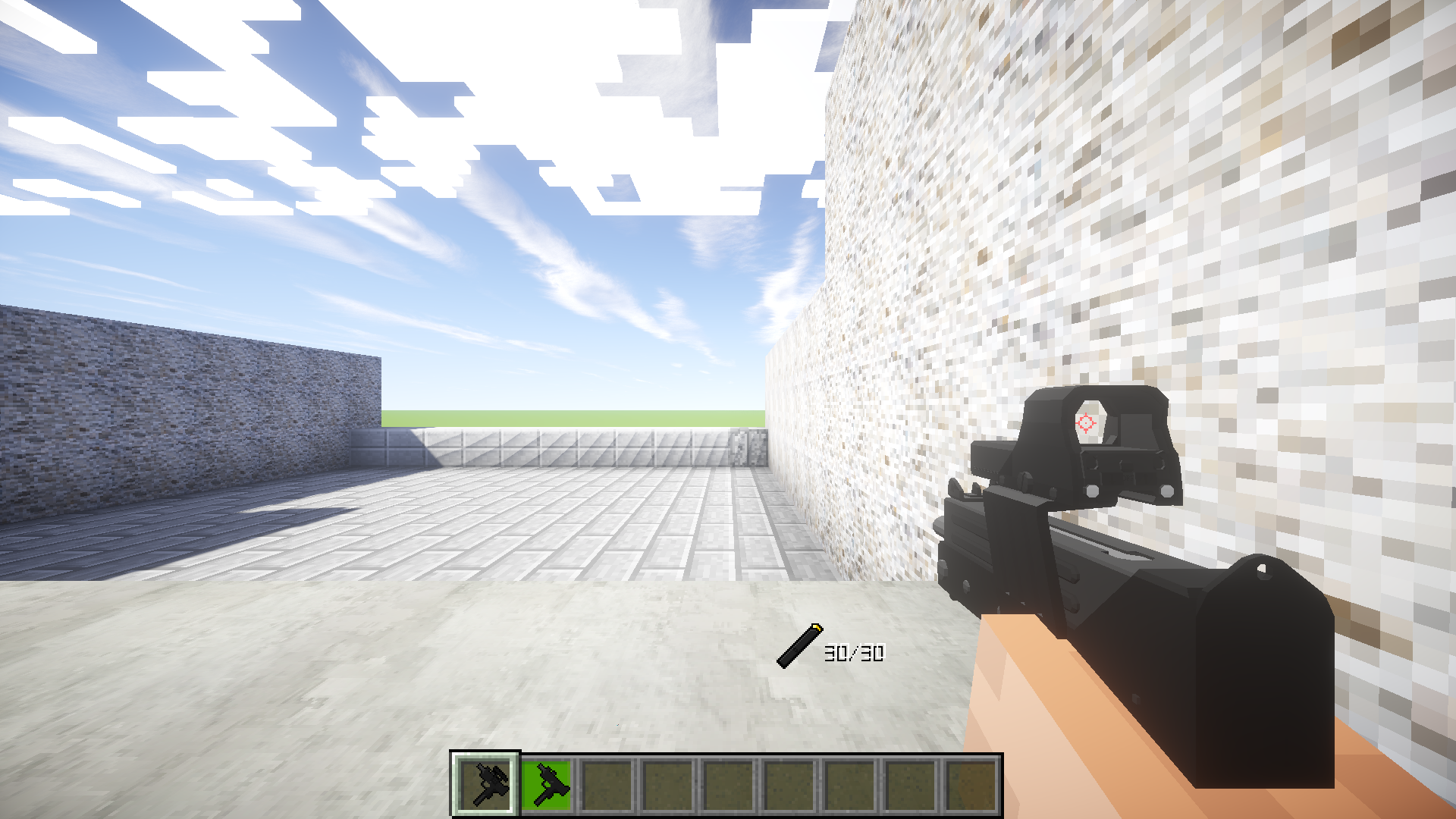This screenshot has height=819, width=1456.
Task: Select the highlighted first hotbar gun slot
Action: 485,785
